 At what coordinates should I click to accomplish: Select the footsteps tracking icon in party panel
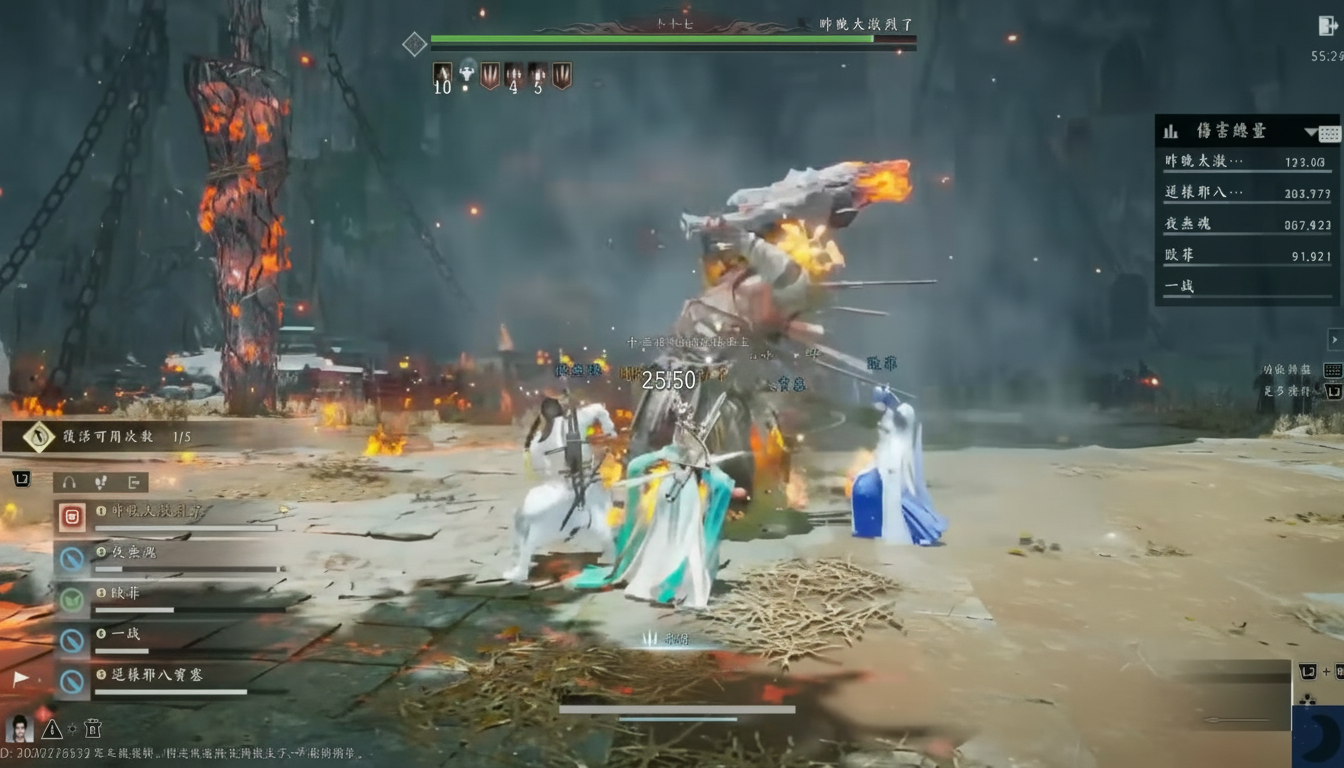(98, 482)
